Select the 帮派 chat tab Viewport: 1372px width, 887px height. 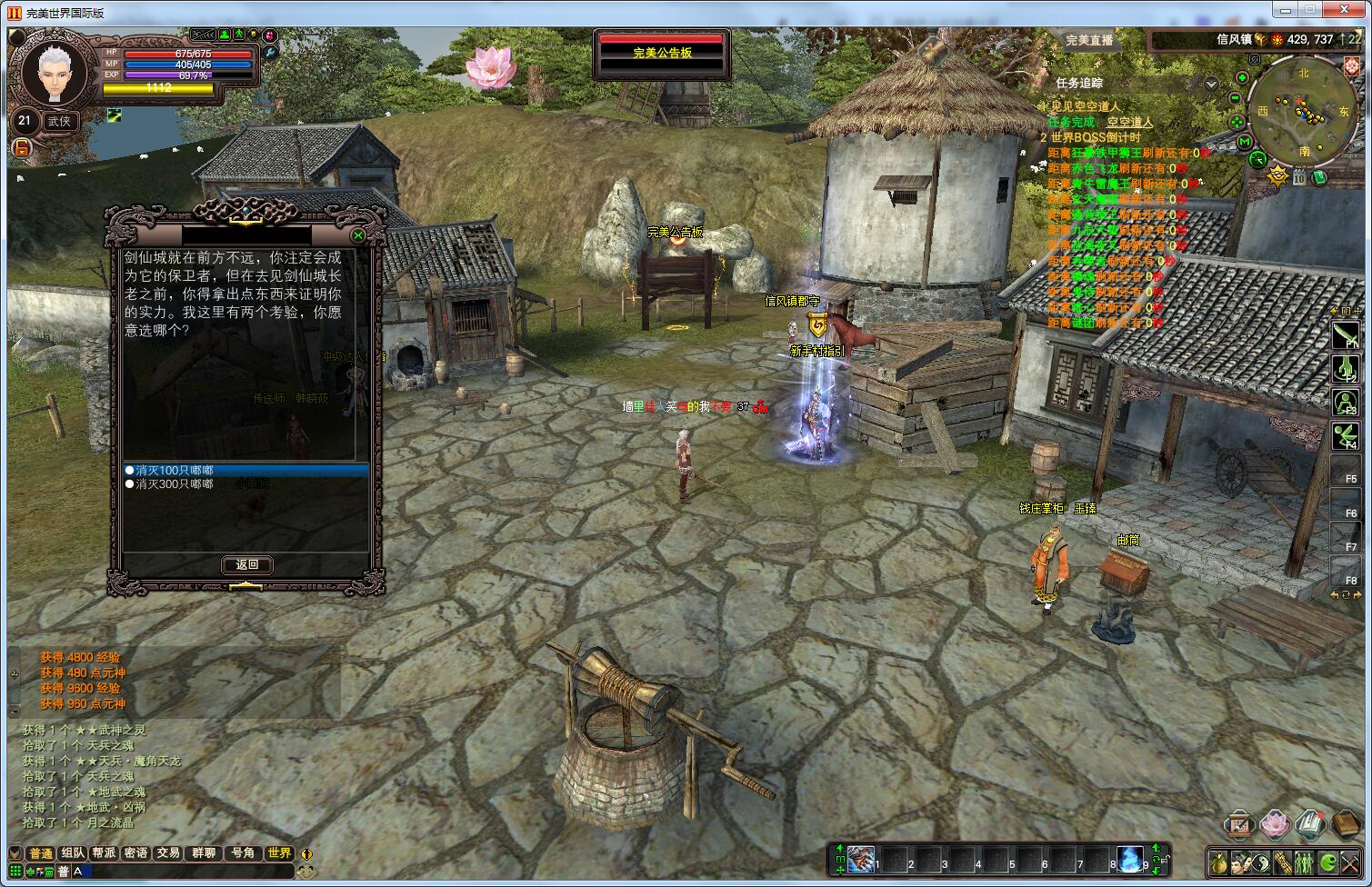point(104,853)
